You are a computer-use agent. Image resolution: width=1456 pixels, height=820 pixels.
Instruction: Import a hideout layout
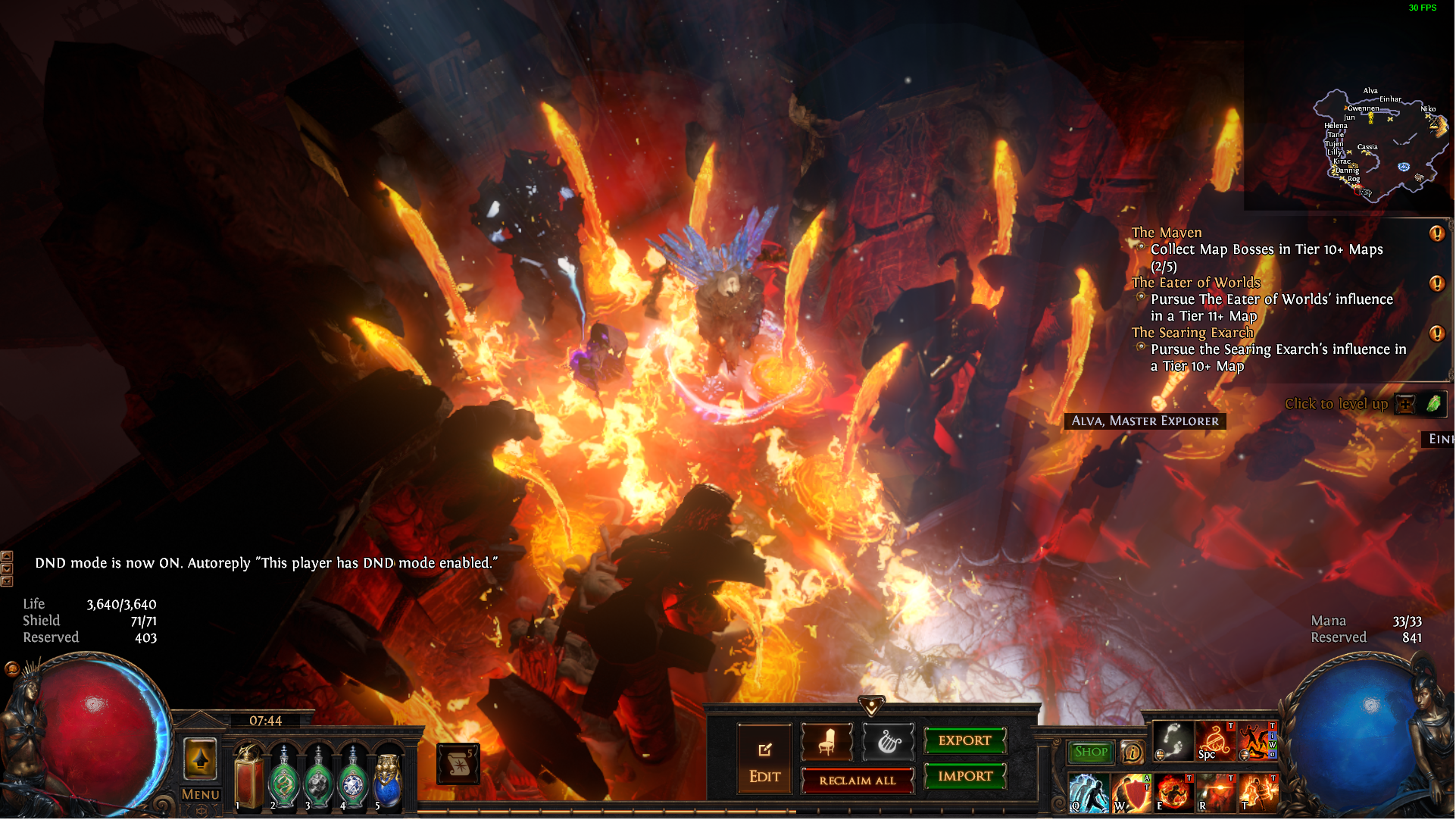[x=964, y=776]
